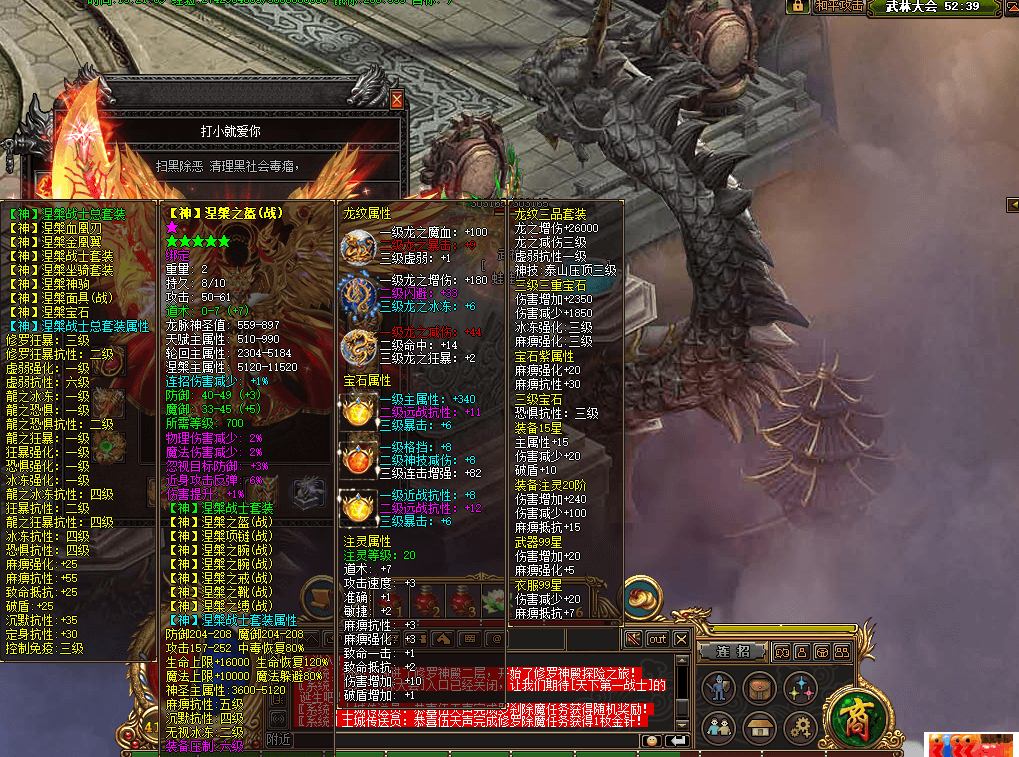The width and height of the screenshot is (1019, 757).
Task: Click the padlock icon on top bar
Action: click(x=798, y=6)
